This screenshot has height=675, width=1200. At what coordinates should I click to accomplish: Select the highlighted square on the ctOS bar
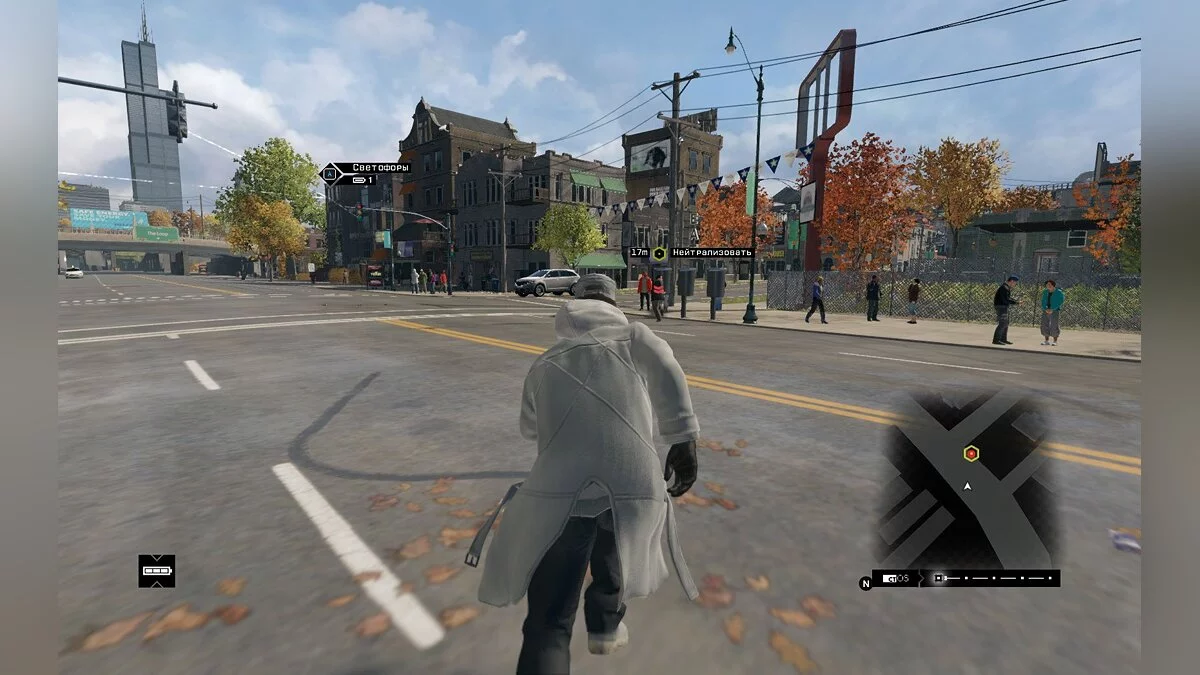click(x=939, y=578)
